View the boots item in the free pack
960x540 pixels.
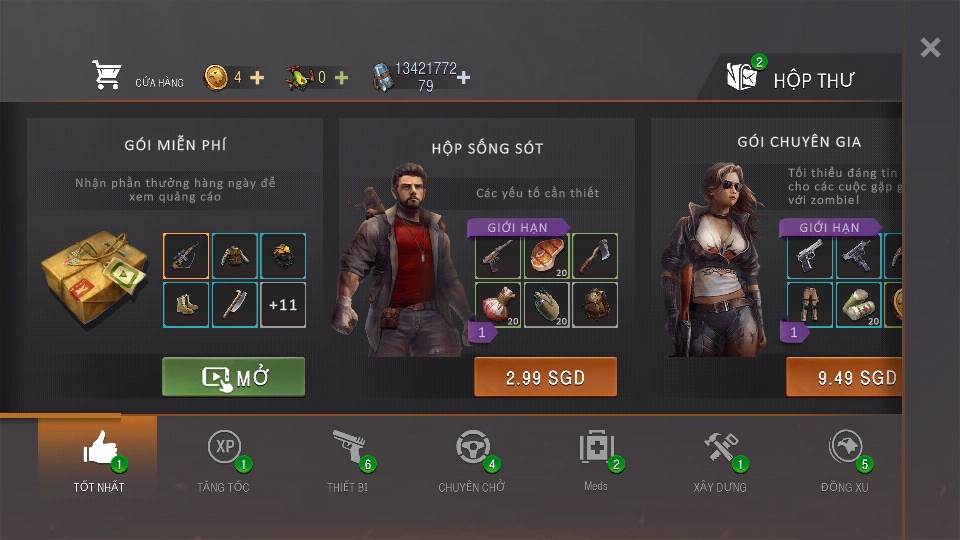click(186, 305)
